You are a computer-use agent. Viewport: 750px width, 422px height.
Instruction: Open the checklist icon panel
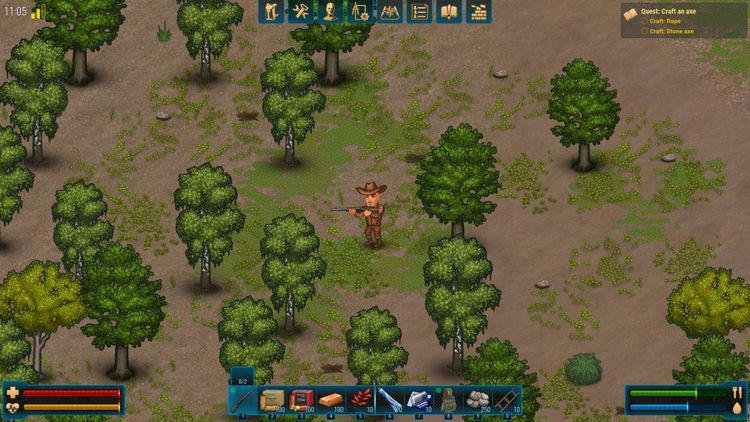(x=420, y=12)
